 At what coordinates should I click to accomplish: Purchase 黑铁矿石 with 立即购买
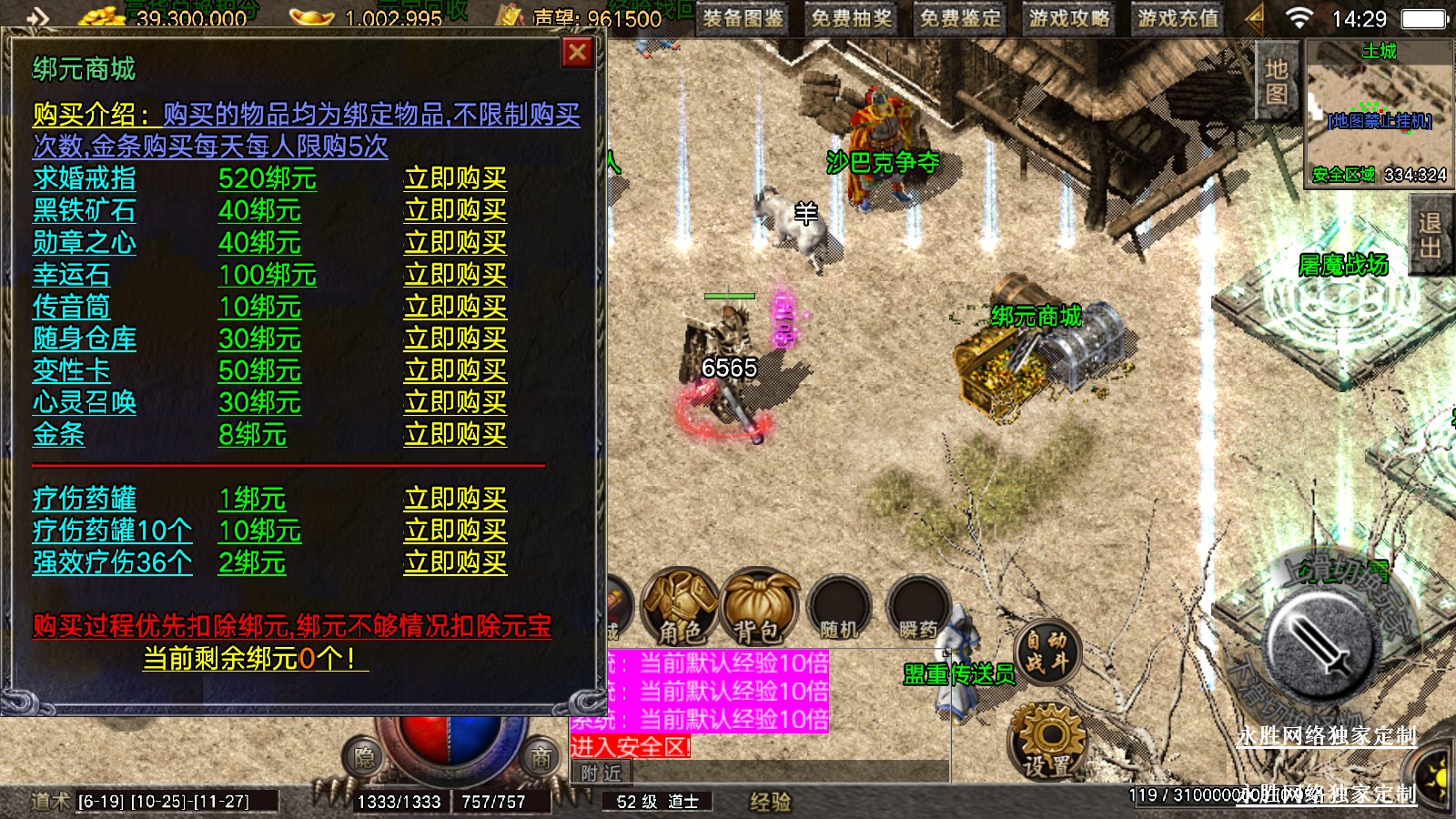[x=455, y=210]
